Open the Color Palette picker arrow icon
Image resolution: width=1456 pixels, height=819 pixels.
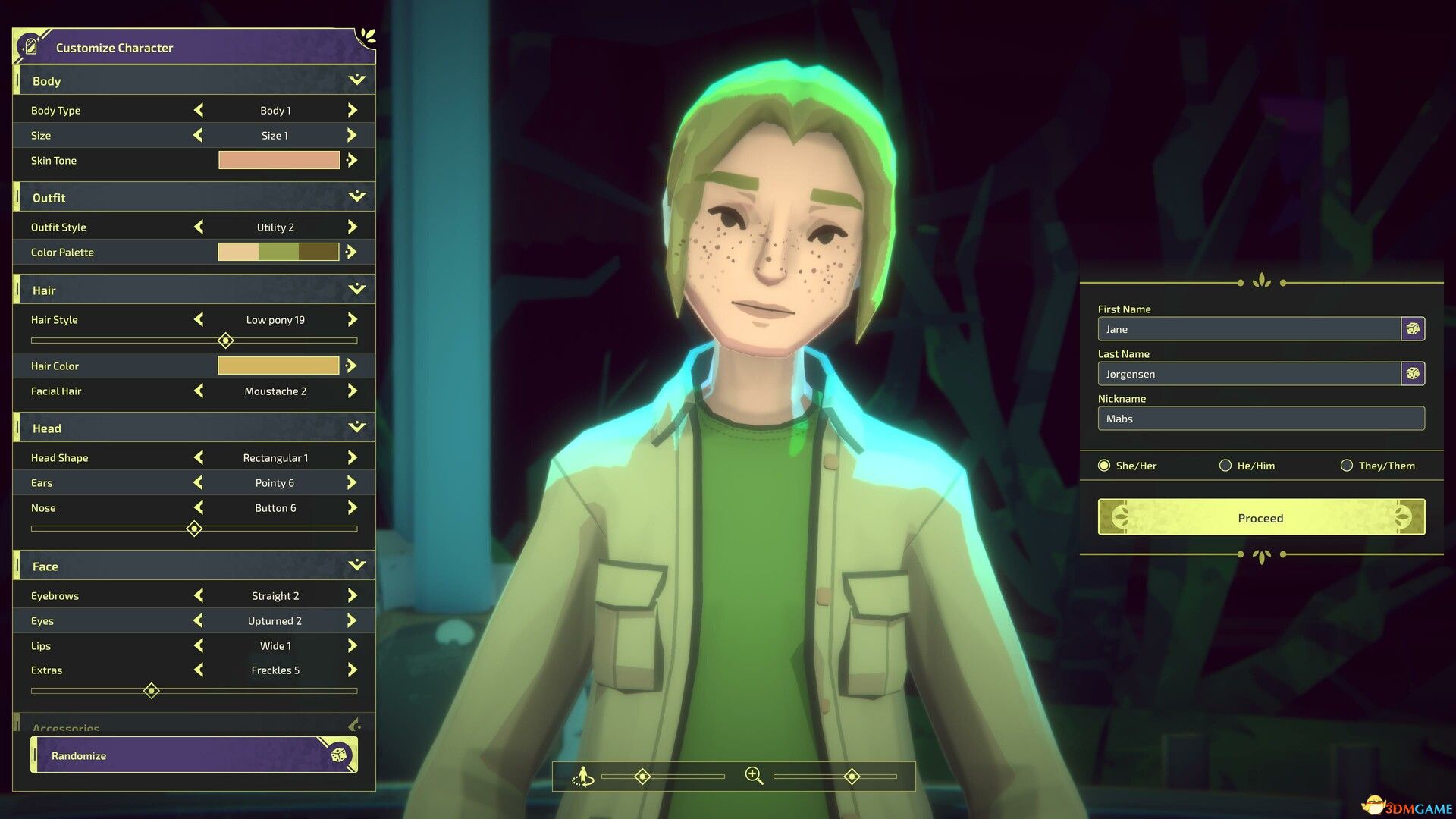351,252
